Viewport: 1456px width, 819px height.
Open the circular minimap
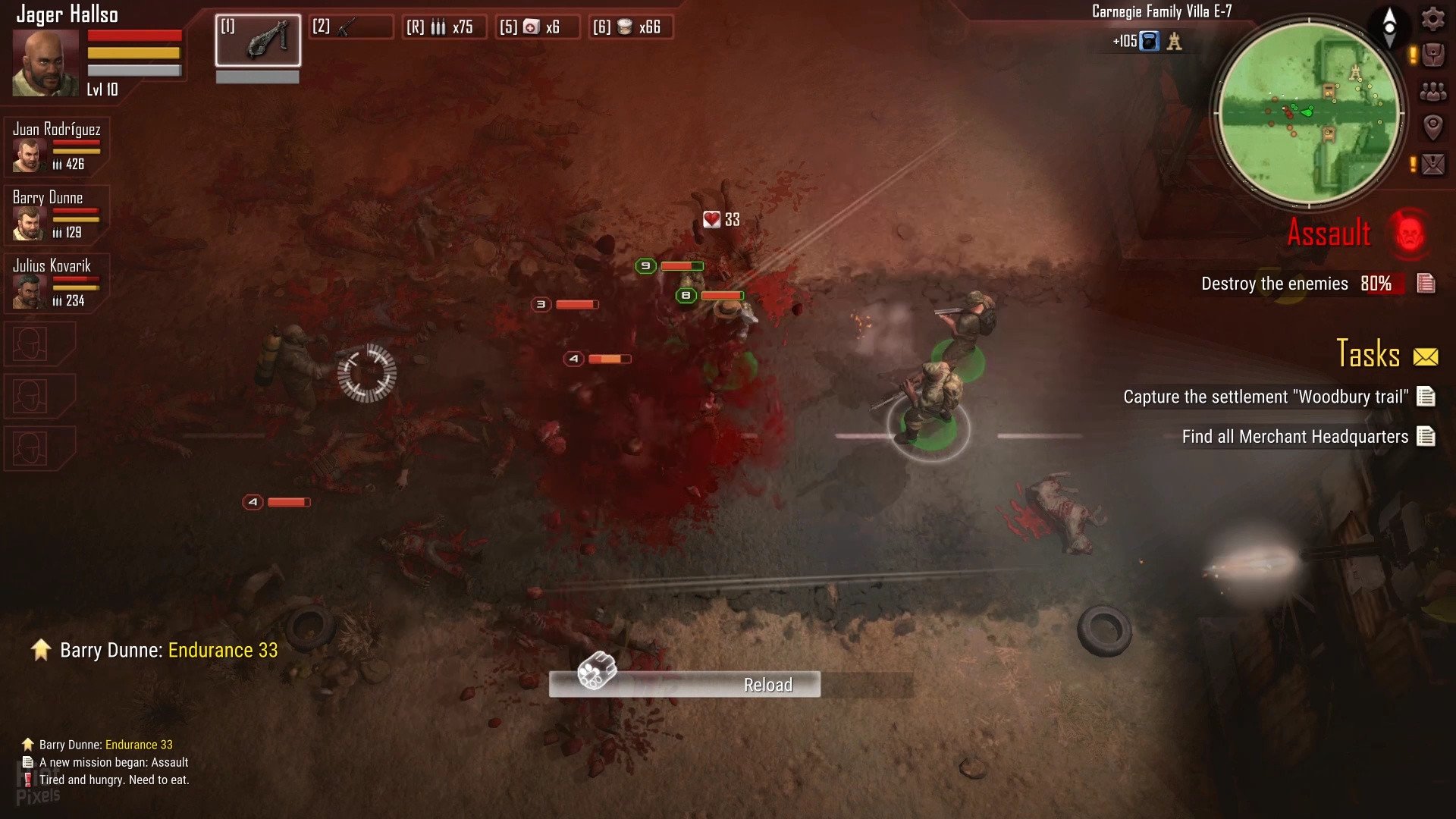pyautogui.click(x=1308, y=112)
